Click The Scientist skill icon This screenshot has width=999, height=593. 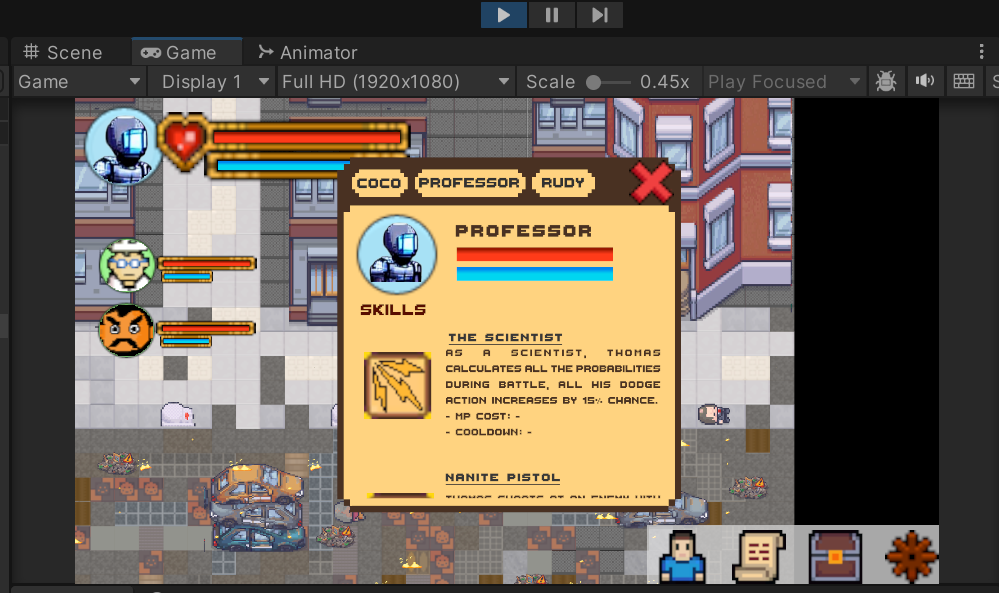397,384
